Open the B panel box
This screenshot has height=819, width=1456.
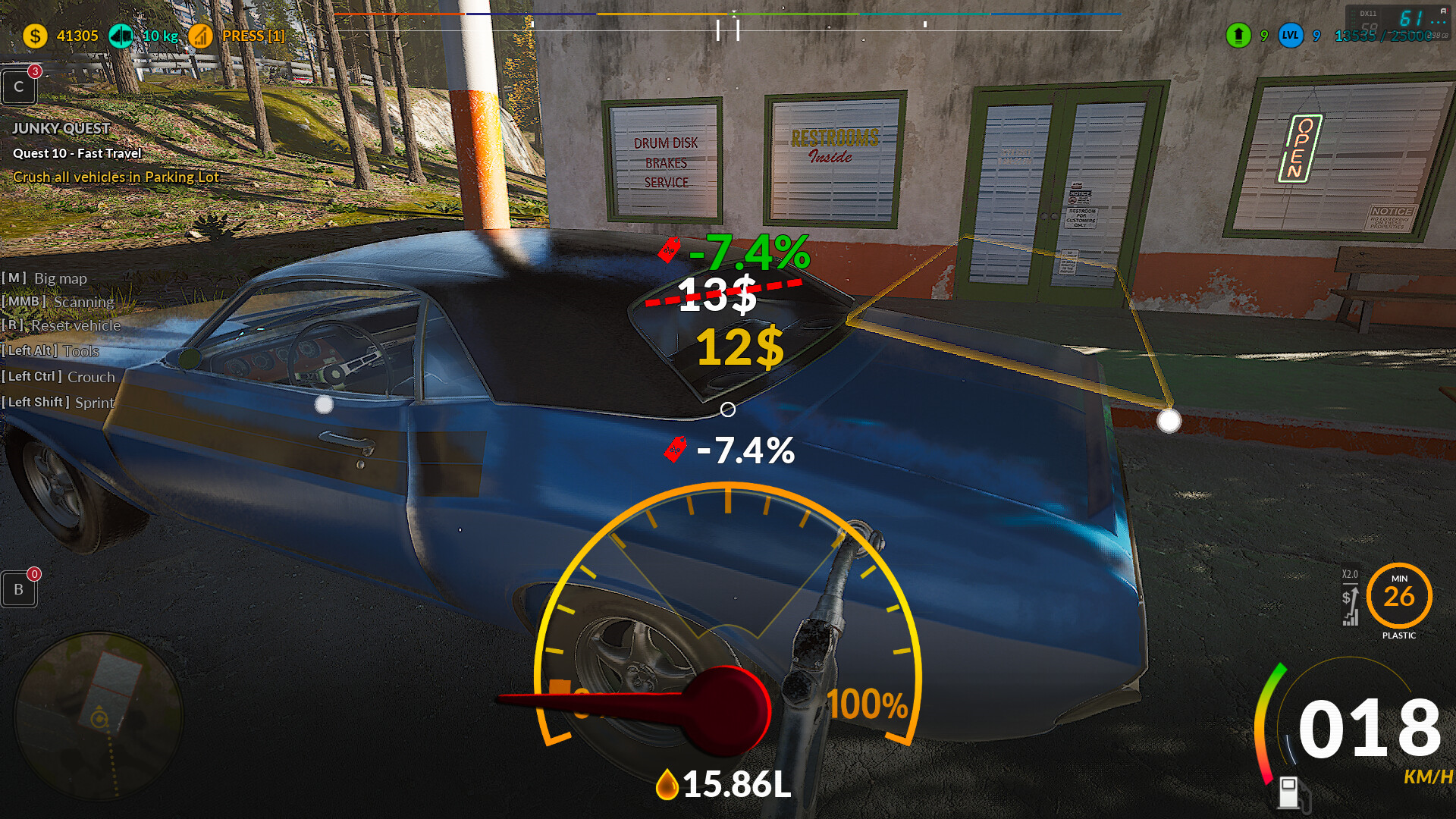coord(19,589)
